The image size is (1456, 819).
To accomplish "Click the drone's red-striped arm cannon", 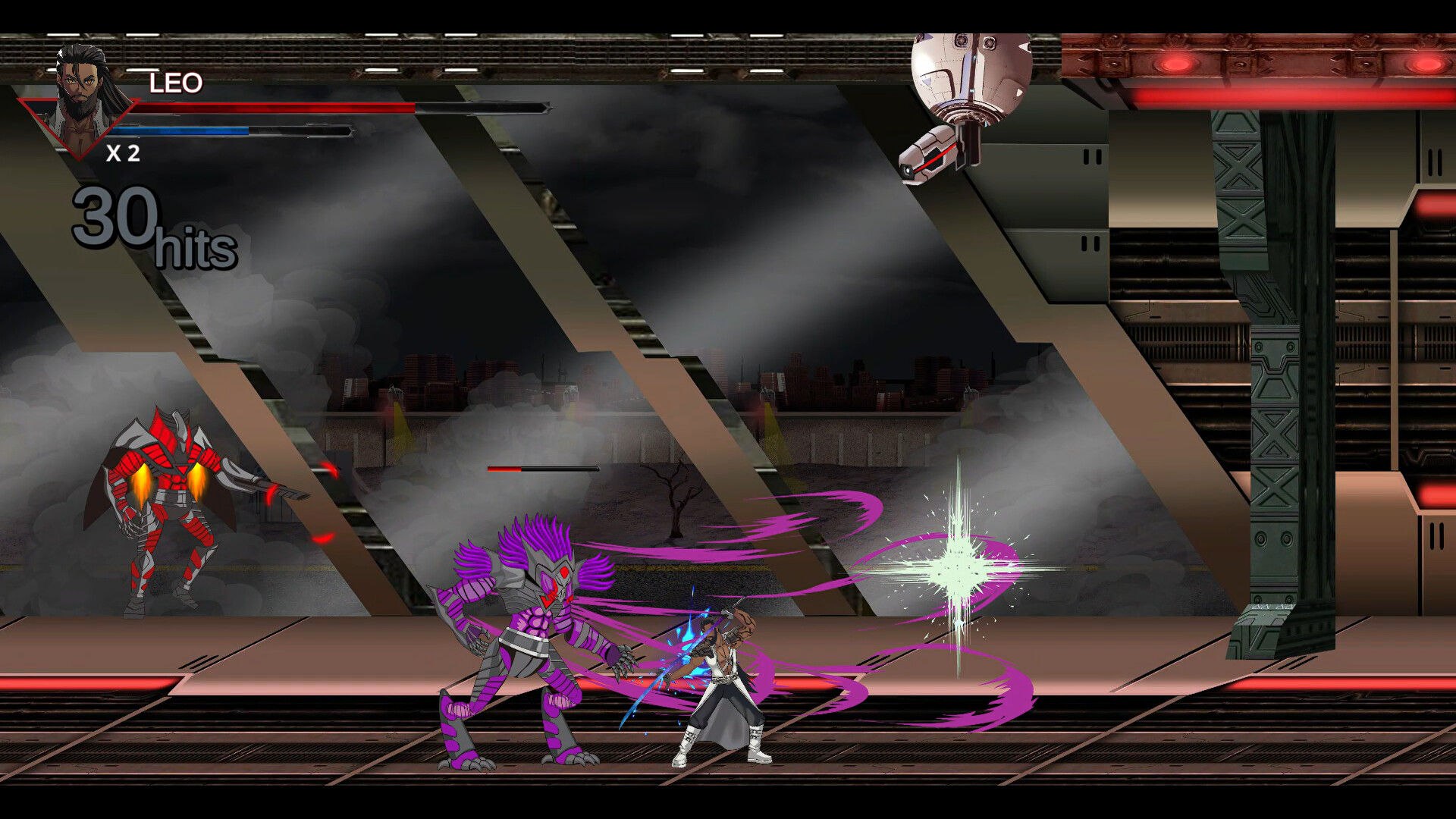I will (x=931, y=154).
